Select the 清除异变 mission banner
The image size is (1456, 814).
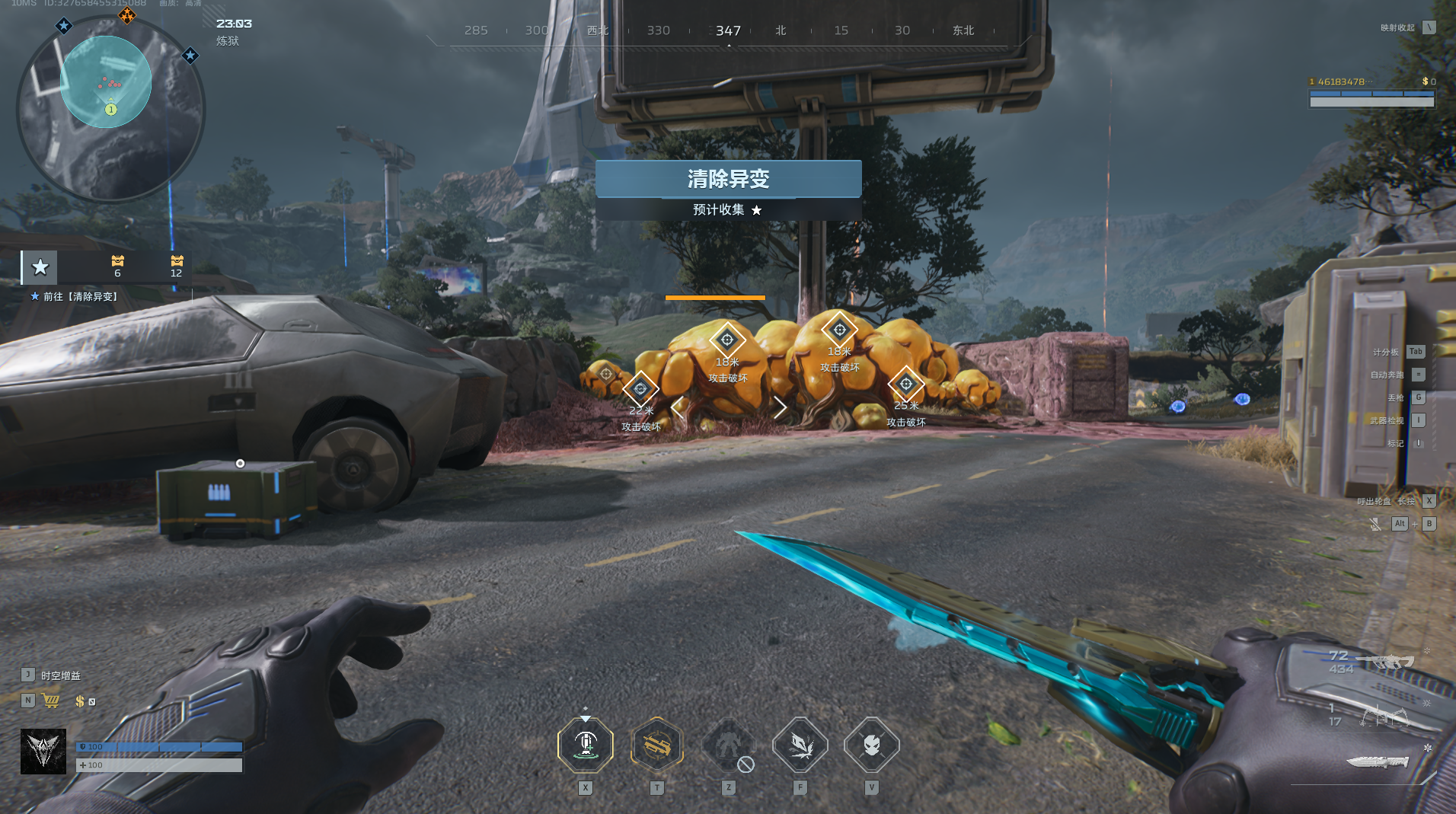[728, 179]
